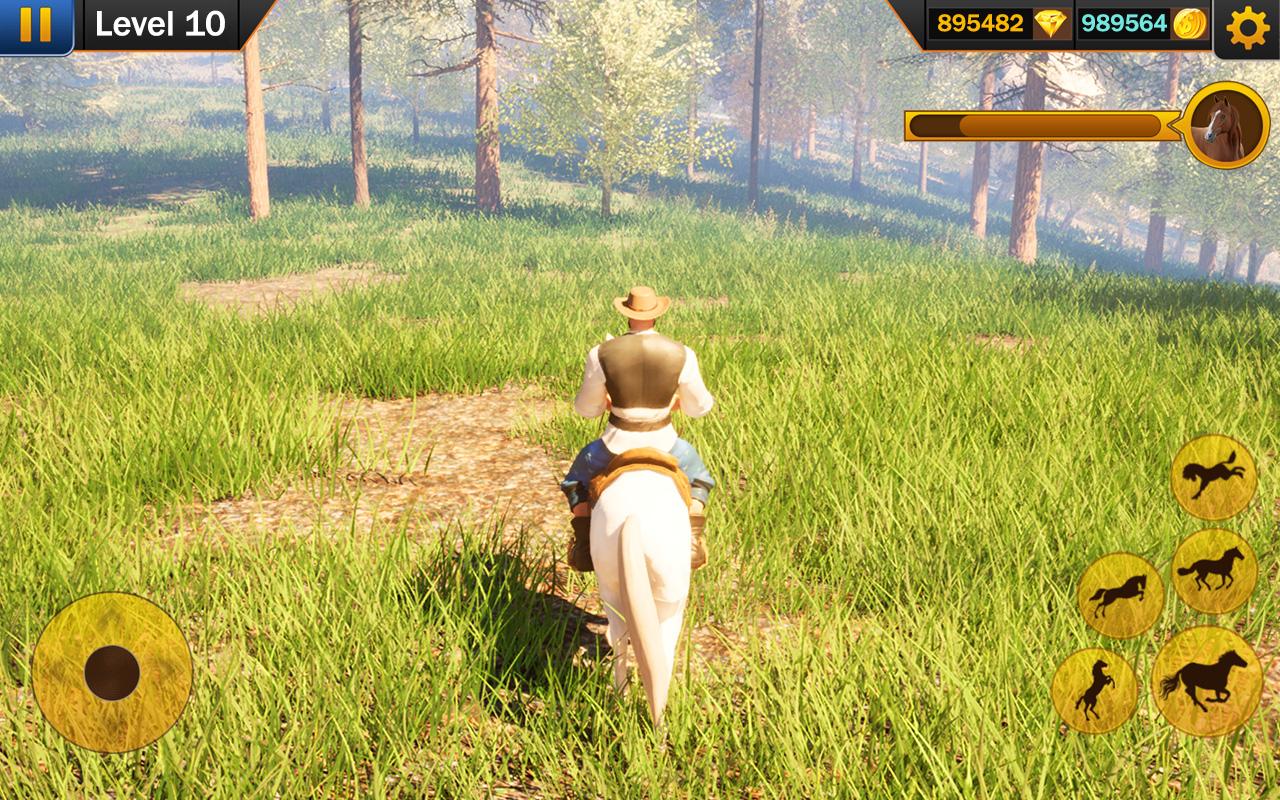Activate the horse kick action button
This screenshot has height=800, width=1280.
pyautogui.click(x=1214, y=477)
